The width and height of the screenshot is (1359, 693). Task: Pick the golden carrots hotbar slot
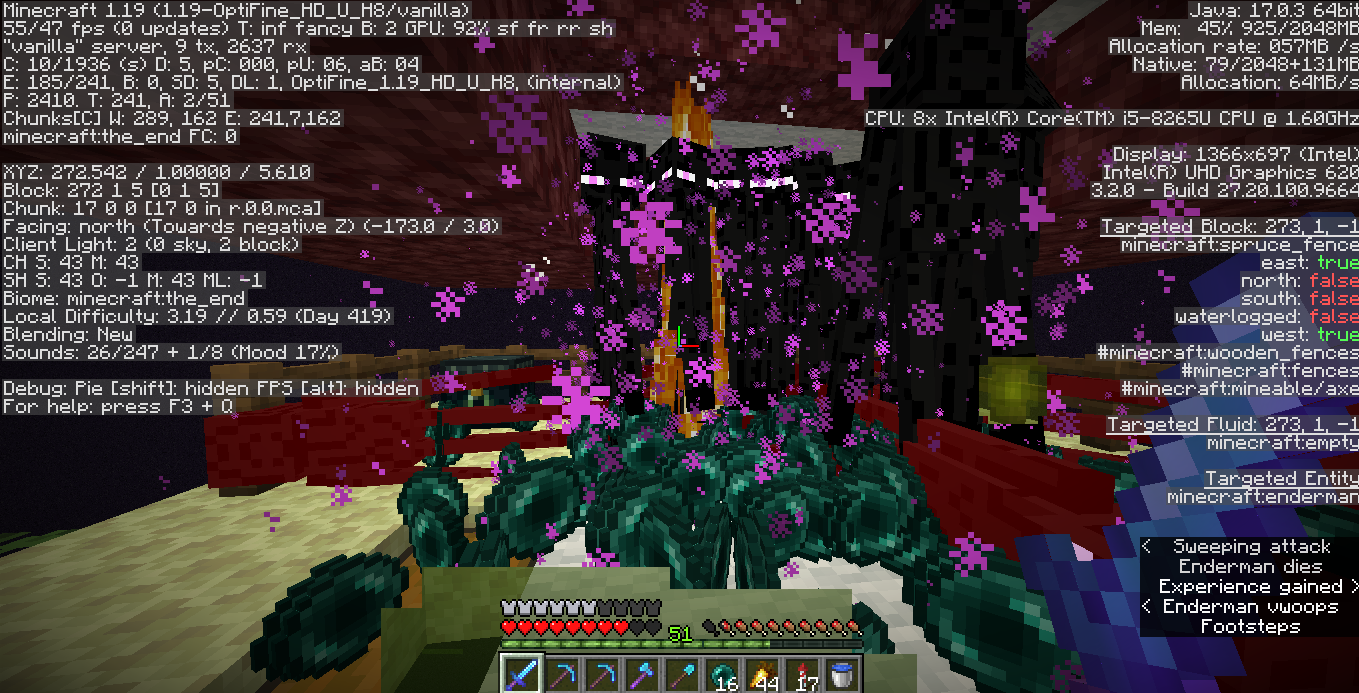point(761,673)
